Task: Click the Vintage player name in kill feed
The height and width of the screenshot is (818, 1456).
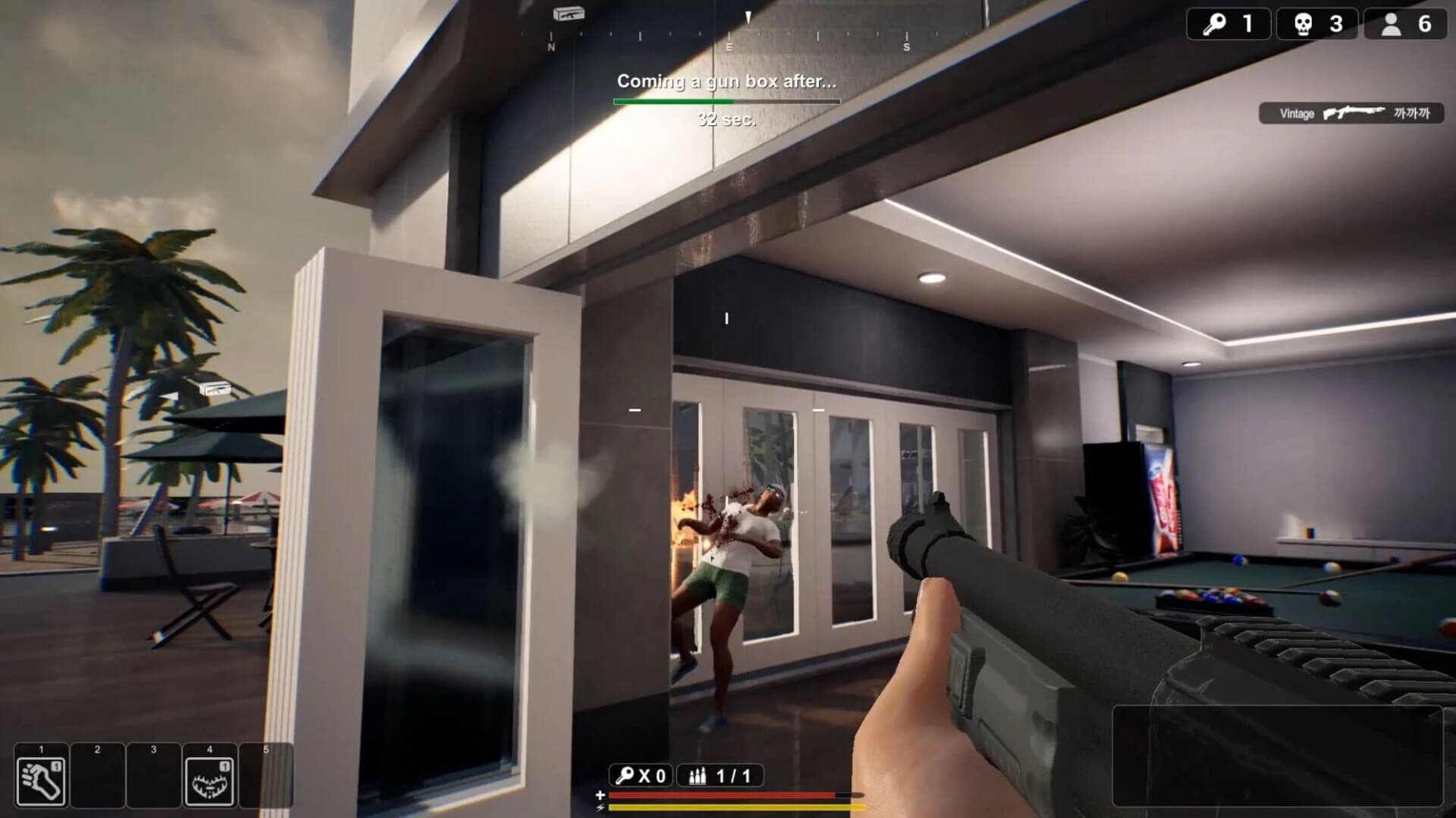Action: 1297,112
